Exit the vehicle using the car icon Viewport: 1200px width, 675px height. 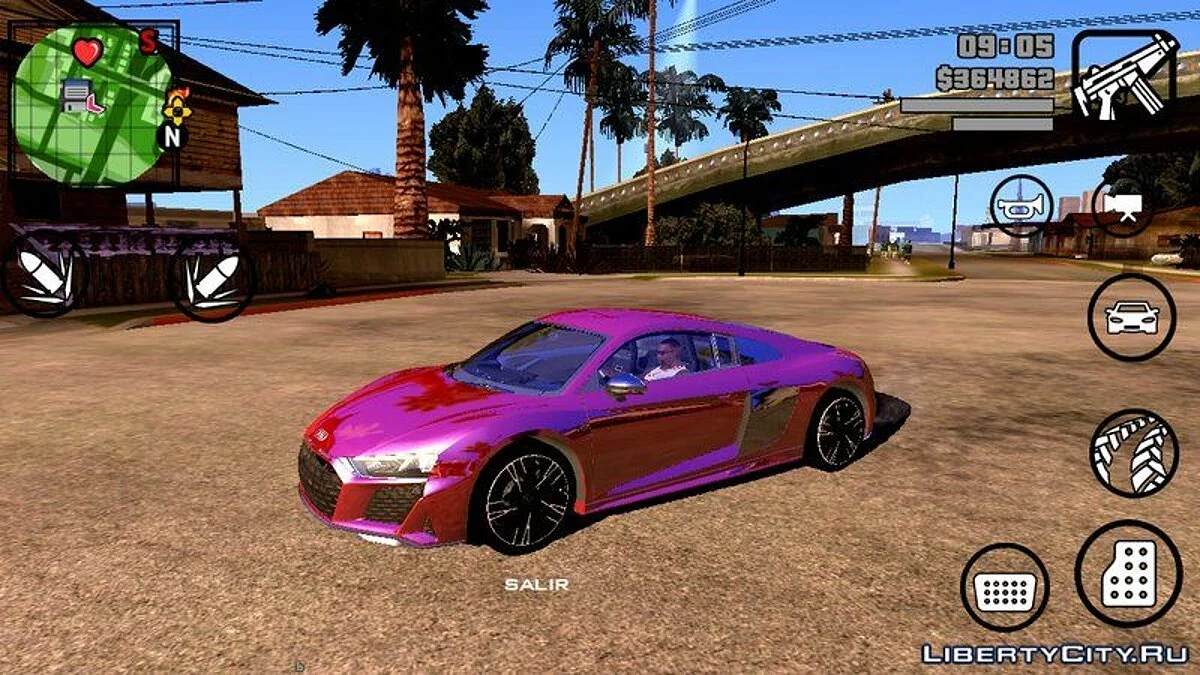point(1131,318)
